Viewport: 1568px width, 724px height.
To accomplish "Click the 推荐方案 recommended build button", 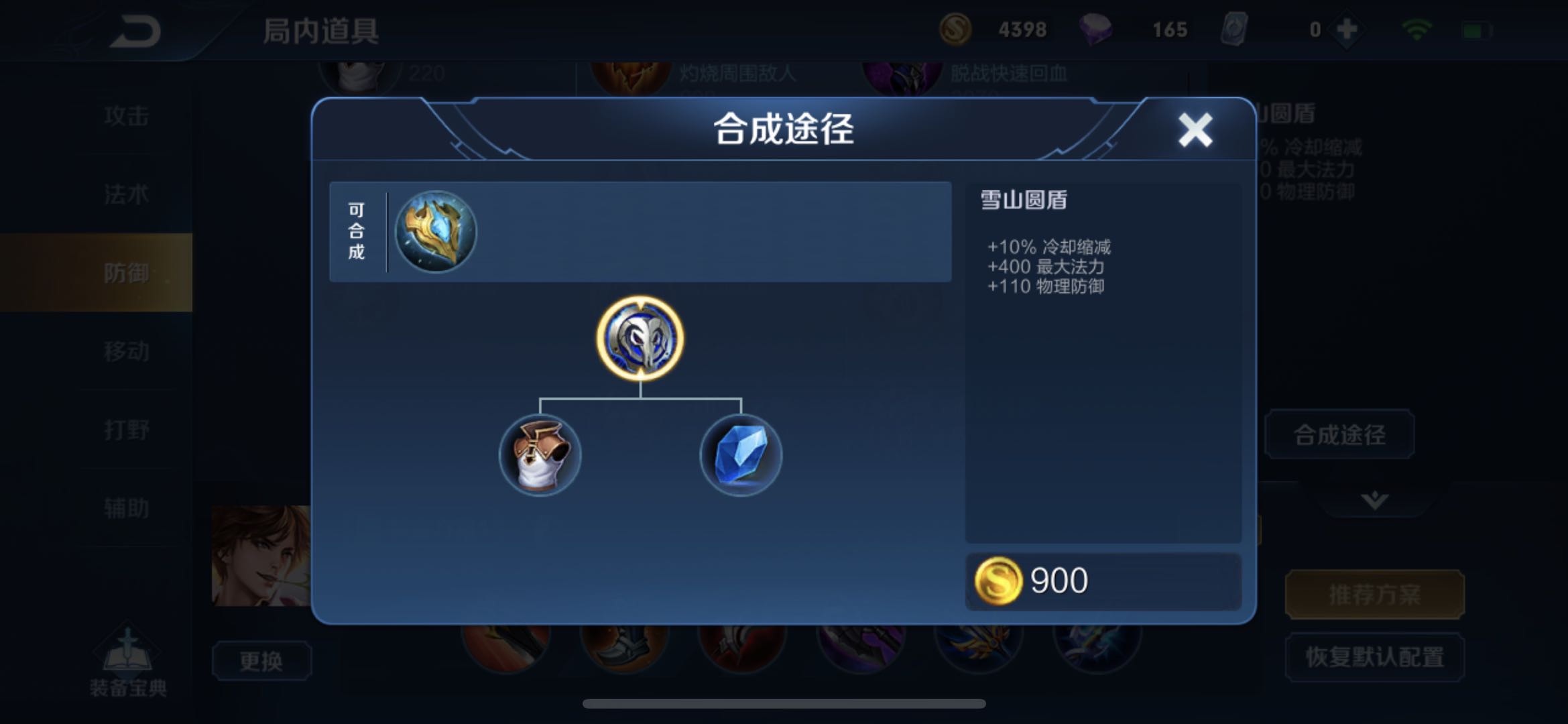I will coord(1374,593).
